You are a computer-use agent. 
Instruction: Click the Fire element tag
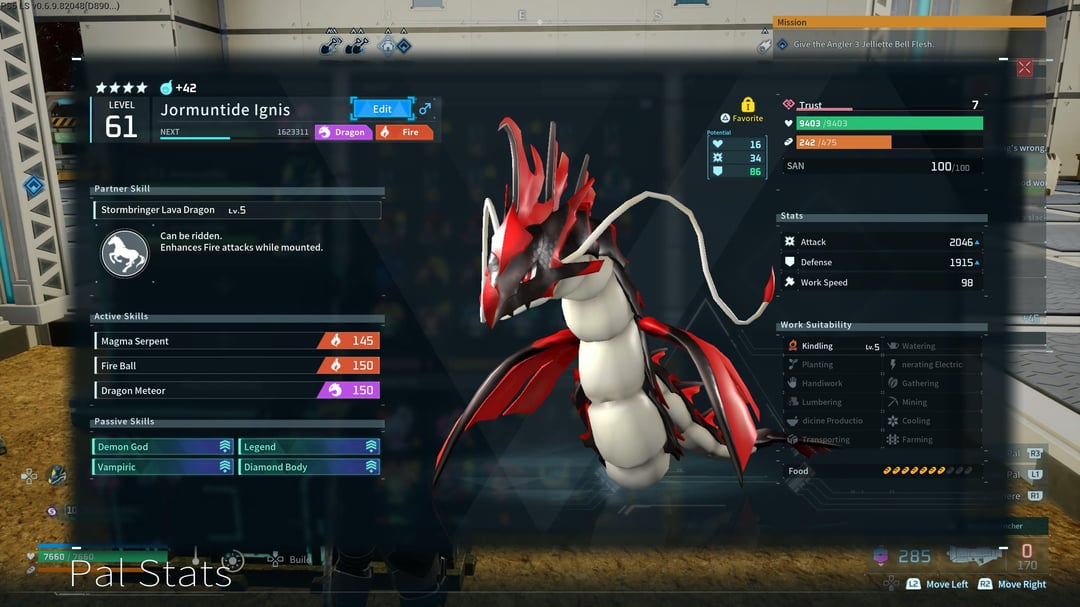(x=404, y=132)
